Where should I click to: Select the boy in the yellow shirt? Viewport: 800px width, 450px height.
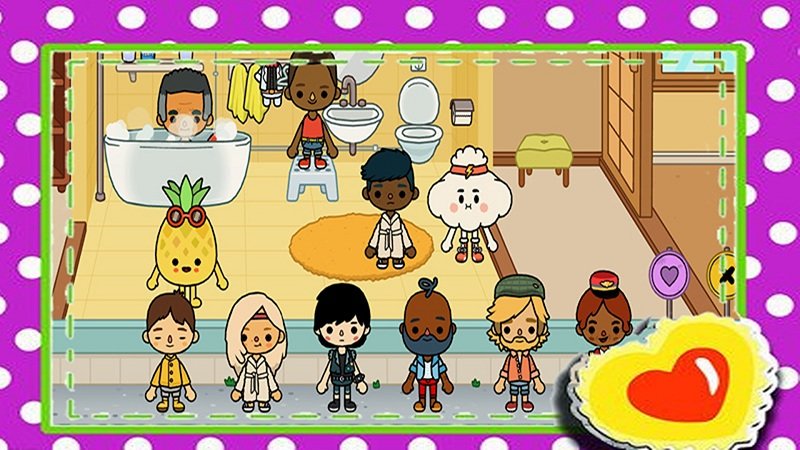click(x=168, y=351)
